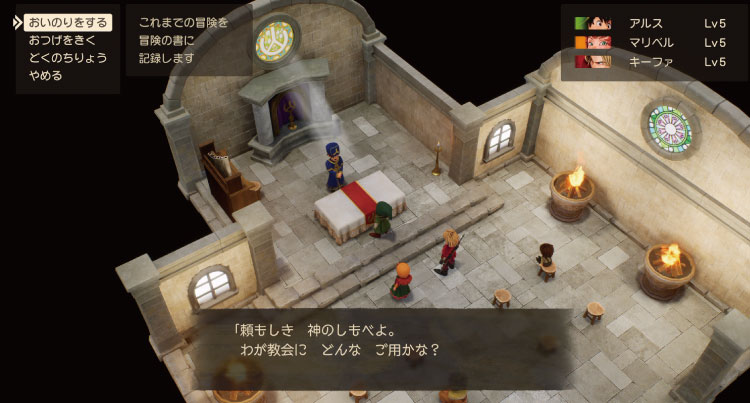Choose おつげをきく from the church menu
750x403 pixels.
(60, 40)
